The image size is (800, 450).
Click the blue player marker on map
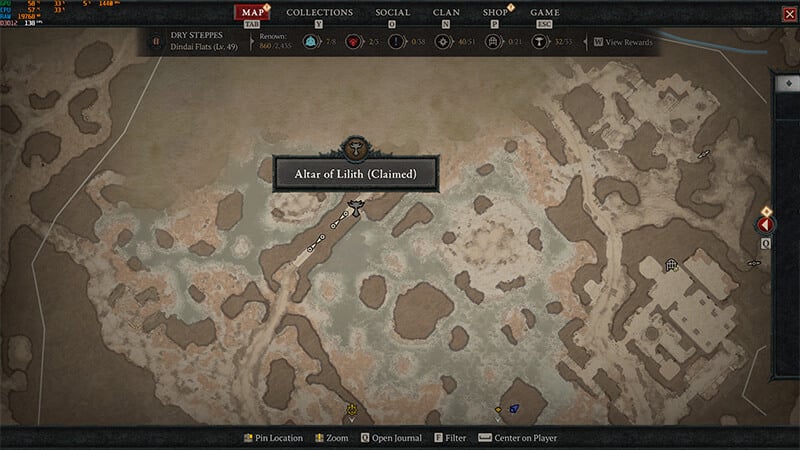pos(513,408)
